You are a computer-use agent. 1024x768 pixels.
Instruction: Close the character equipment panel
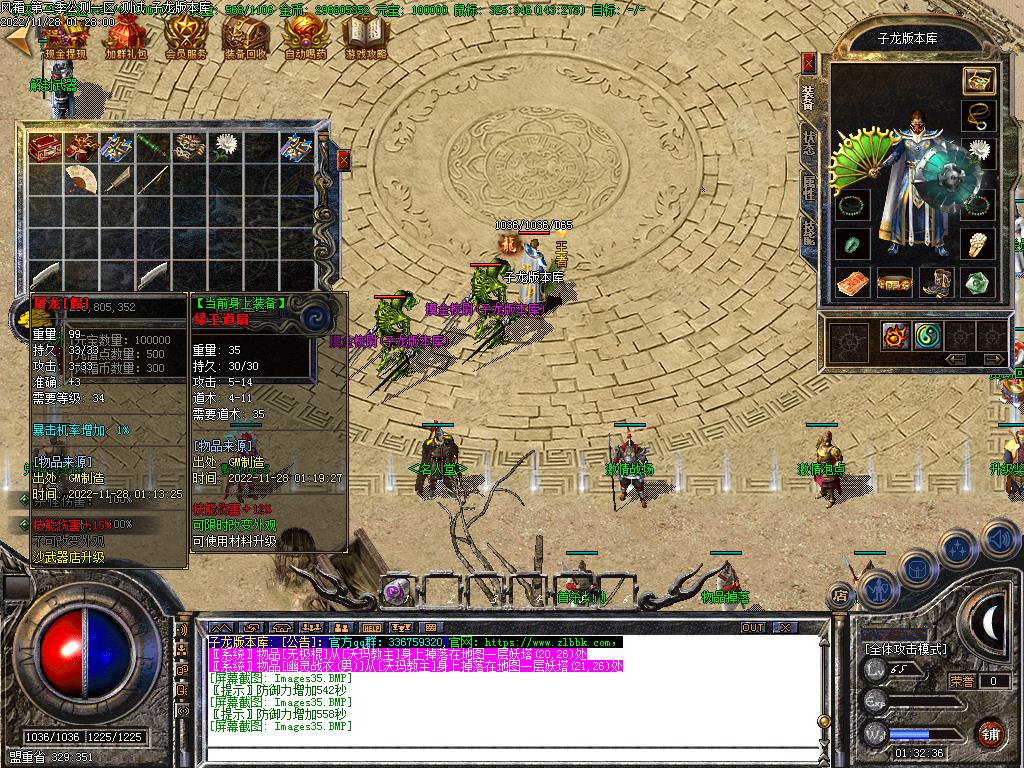(809, 62)
